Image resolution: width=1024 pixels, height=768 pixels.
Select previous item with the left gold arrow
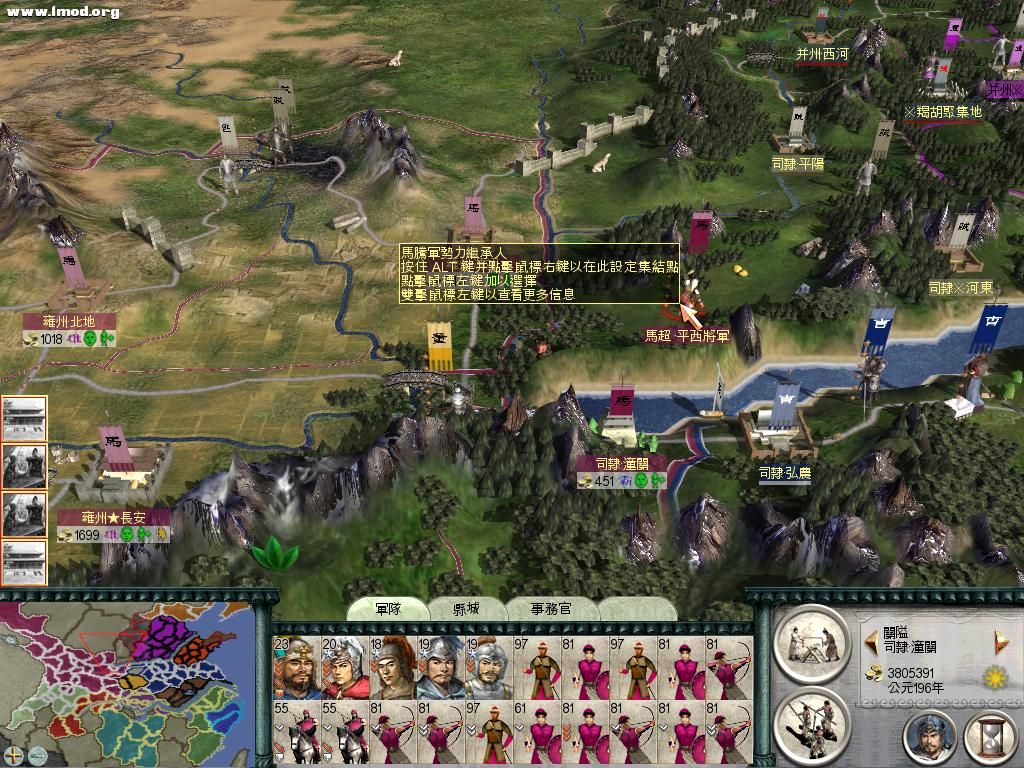[x=869, y=640]
